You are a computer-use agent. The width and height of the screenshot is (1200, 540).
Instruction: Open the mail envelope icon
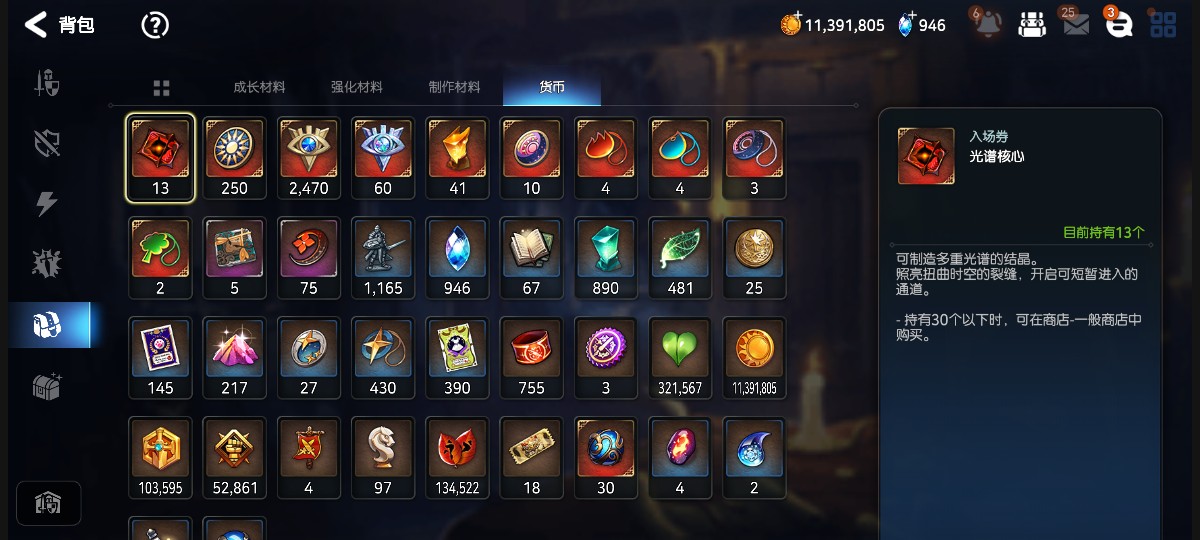coord(1076,25)
